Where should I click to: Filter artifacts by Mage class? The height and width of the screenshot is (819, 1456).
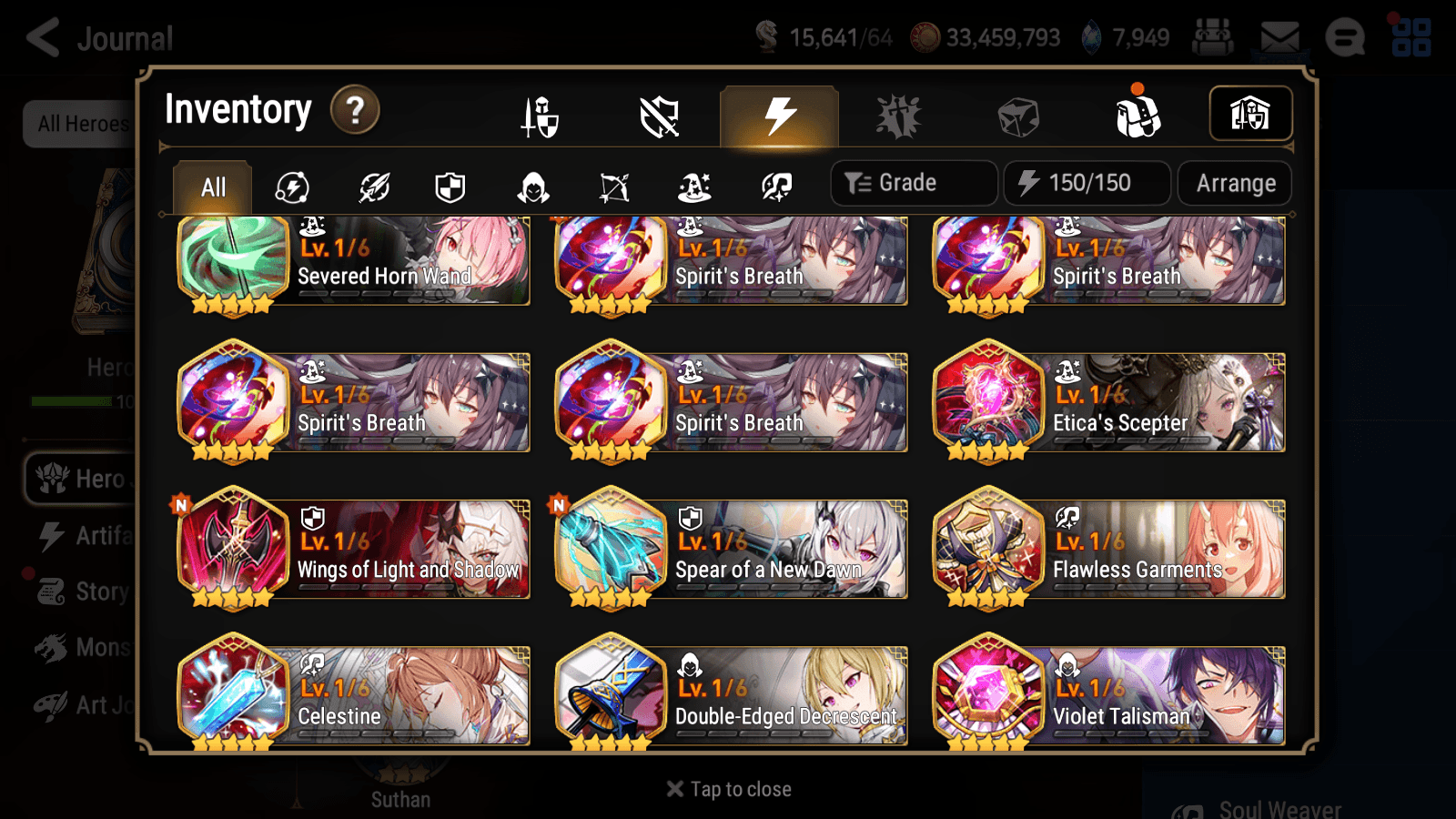pyautogui.click(x=693, y=187)
